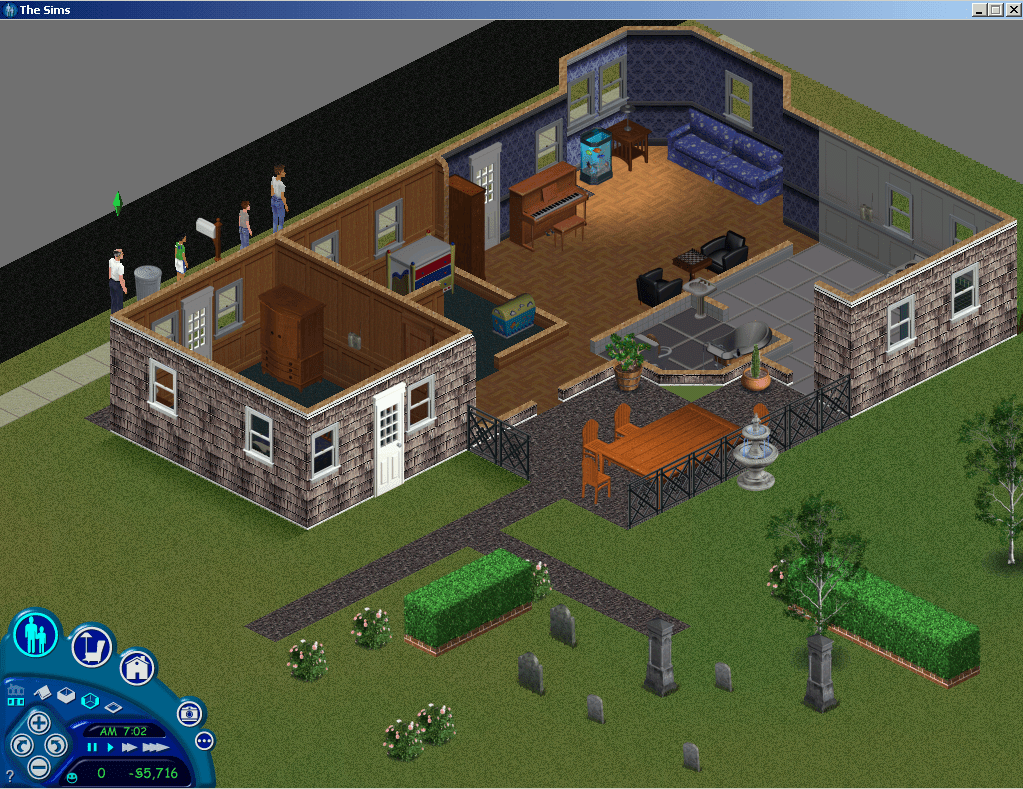Switch to walls-up view
This screenshot has width=1023, height=789.
tap(66, 696)
